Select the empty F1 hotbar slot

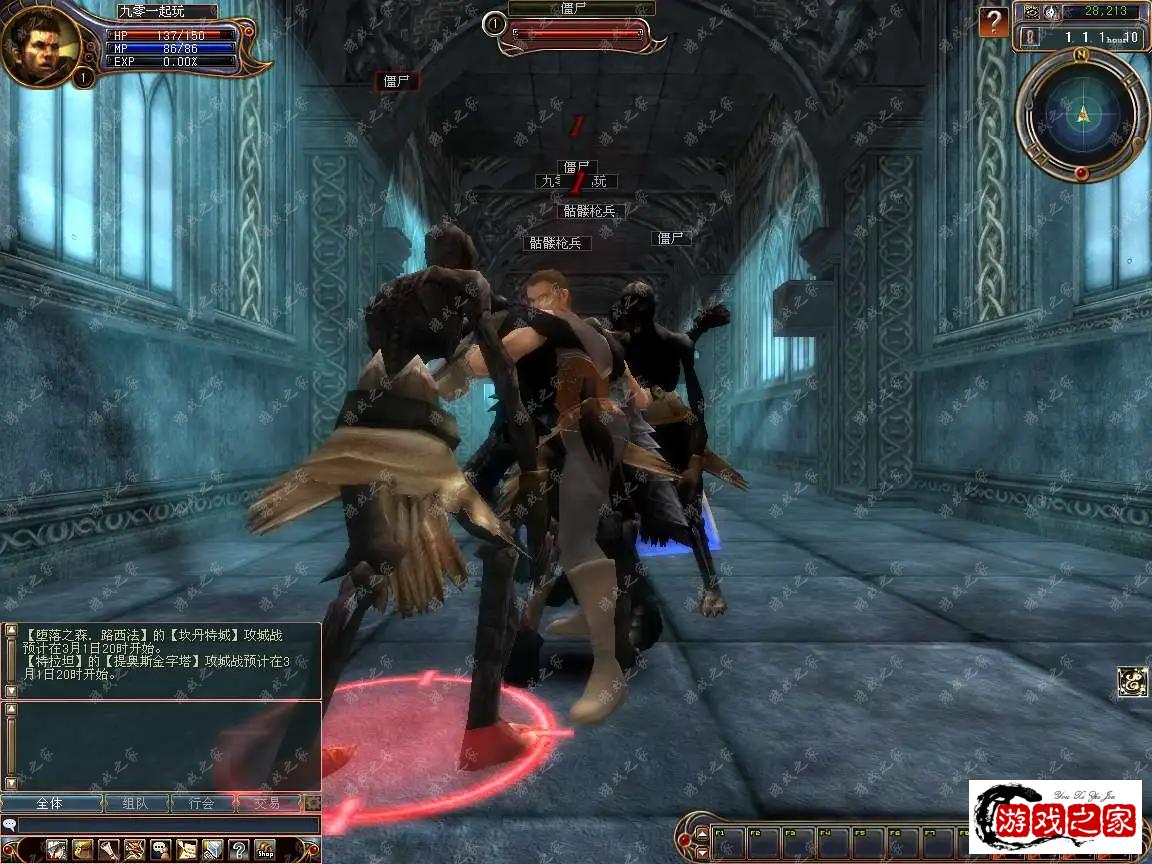[x=729, y=841]
